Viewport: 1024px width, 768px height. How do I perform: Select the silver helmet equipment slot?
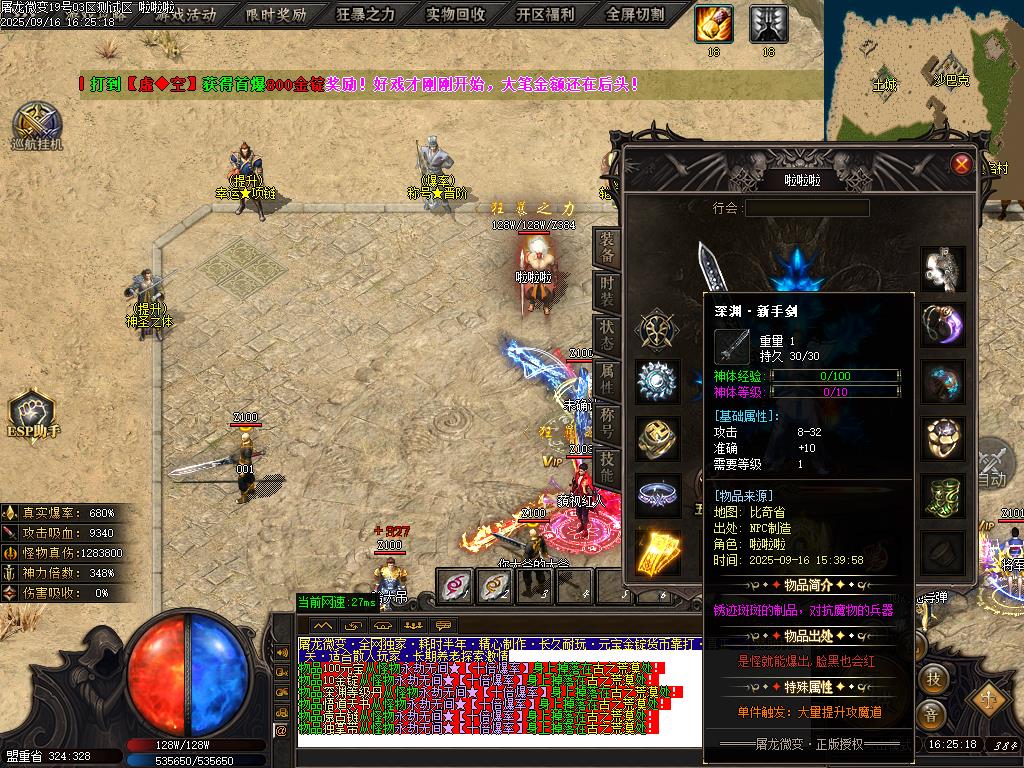[943, 268]
